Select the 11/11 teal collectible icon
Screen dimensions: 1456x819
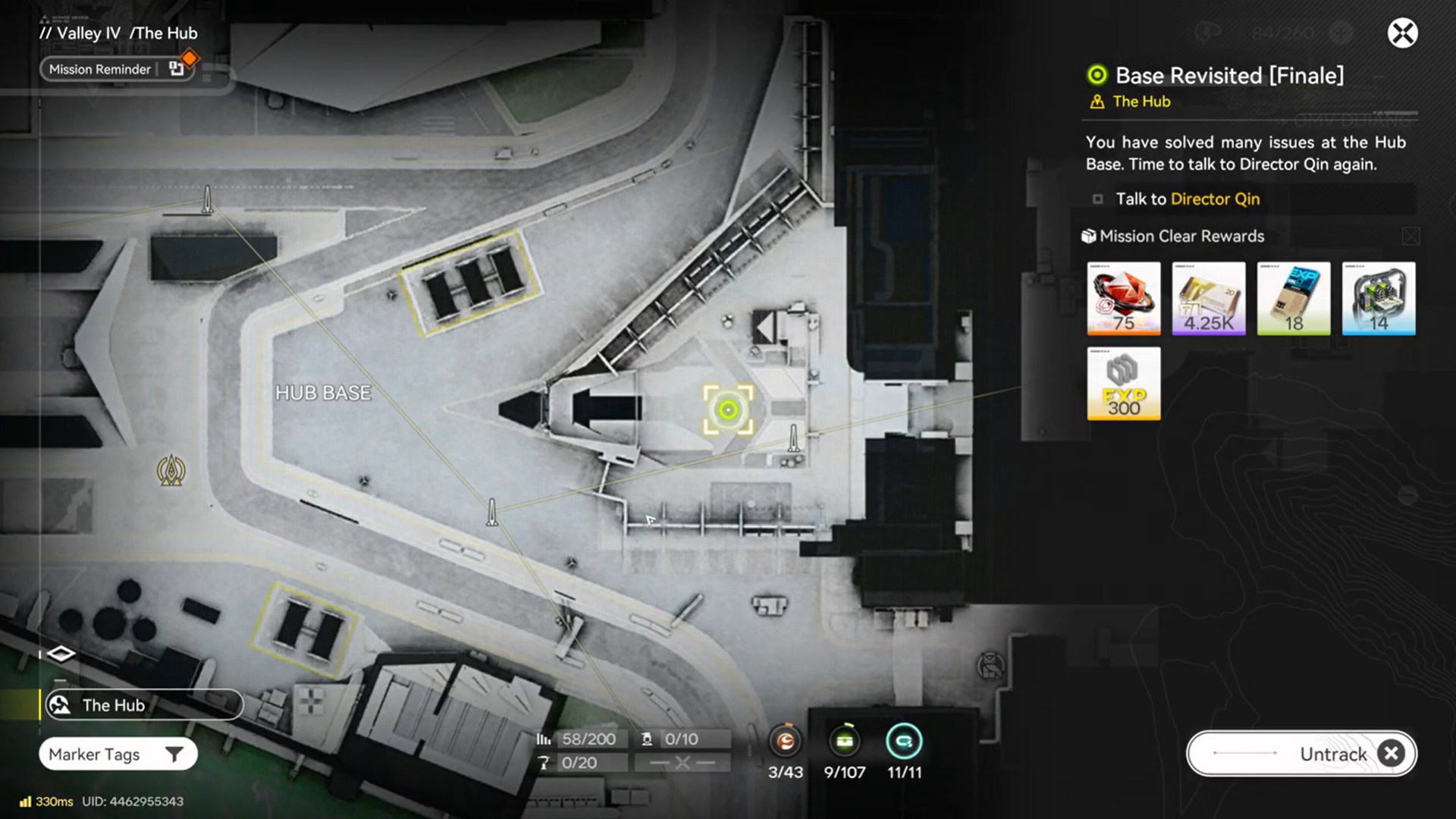pyautogui.click(x=904, y=742)
